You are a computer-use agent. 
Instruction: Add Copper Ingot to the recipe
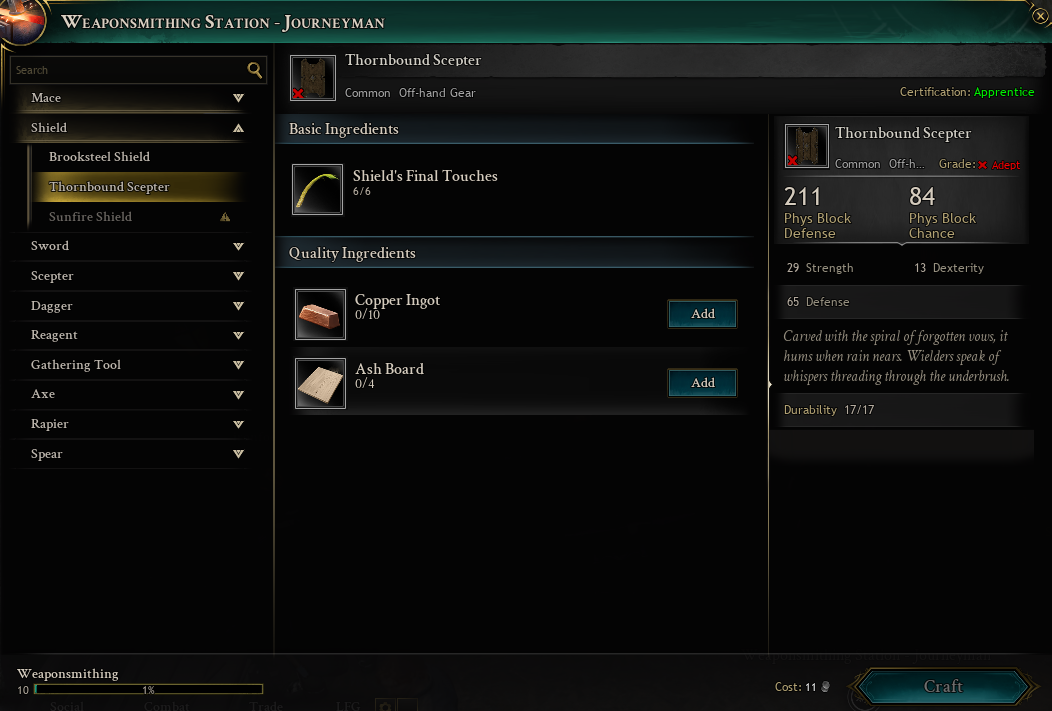point(702,314)
